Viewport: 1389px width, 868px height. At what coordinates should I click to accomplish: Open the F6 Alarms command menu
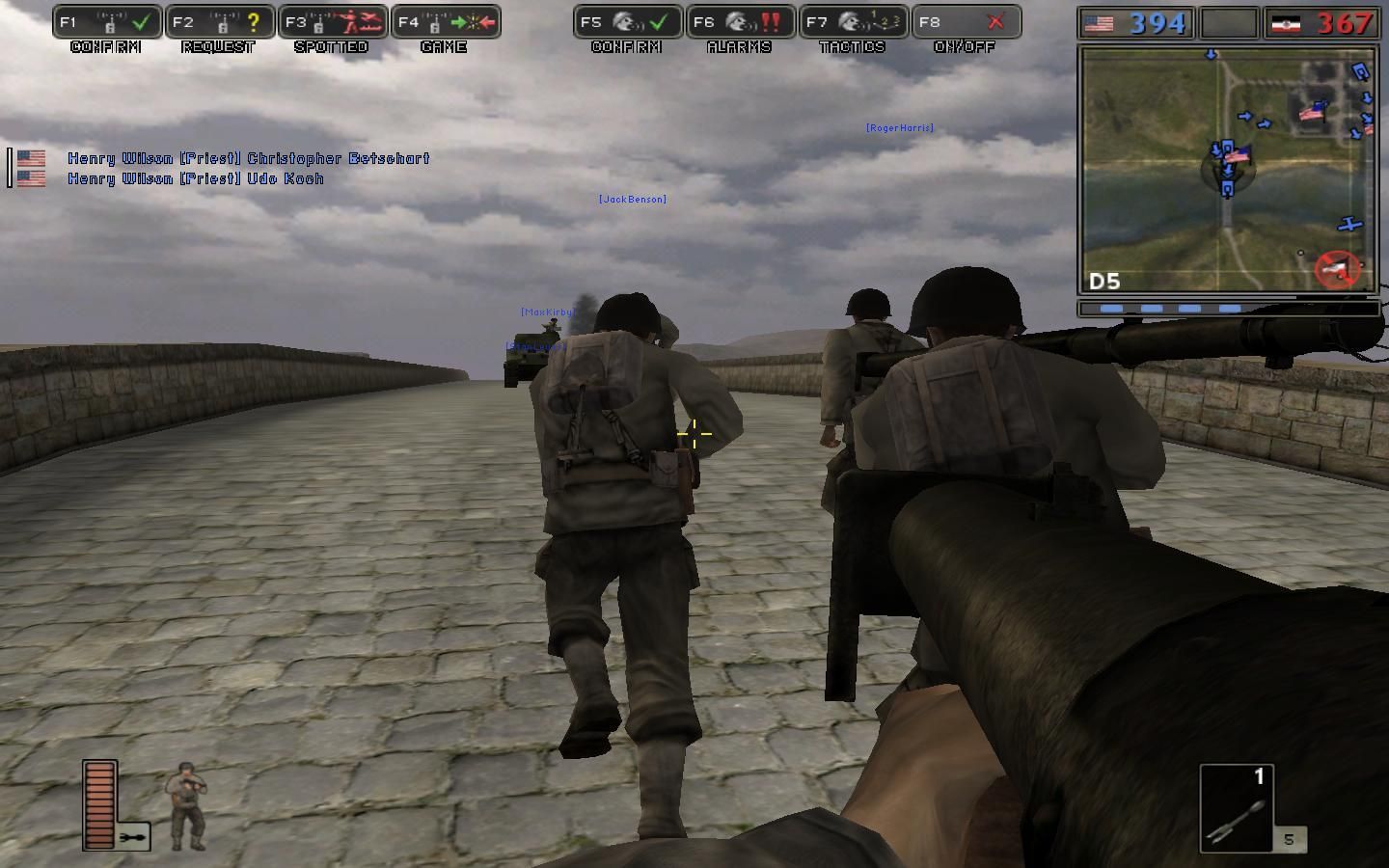pos(741,22)
